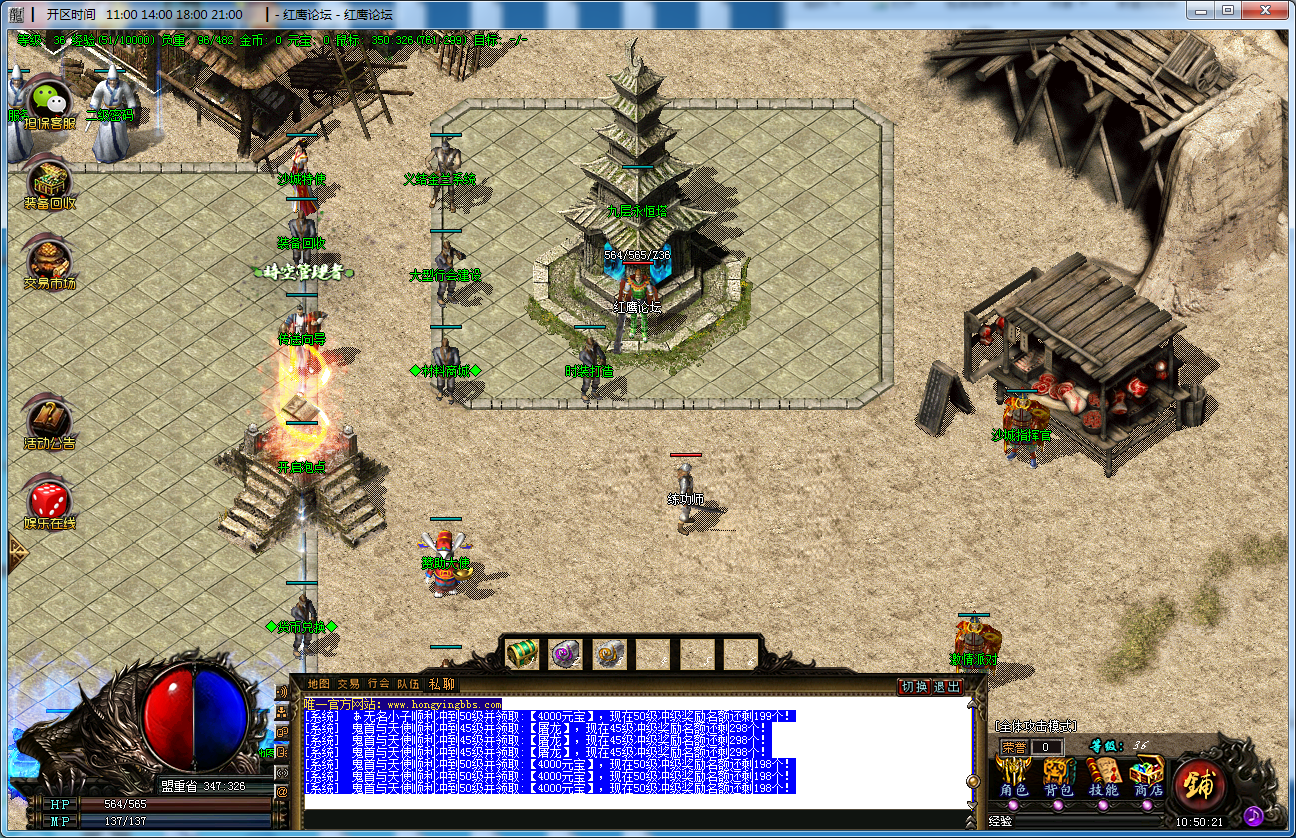
Task: Open the 角色 character panel
Action: (x=1014, y=779)
